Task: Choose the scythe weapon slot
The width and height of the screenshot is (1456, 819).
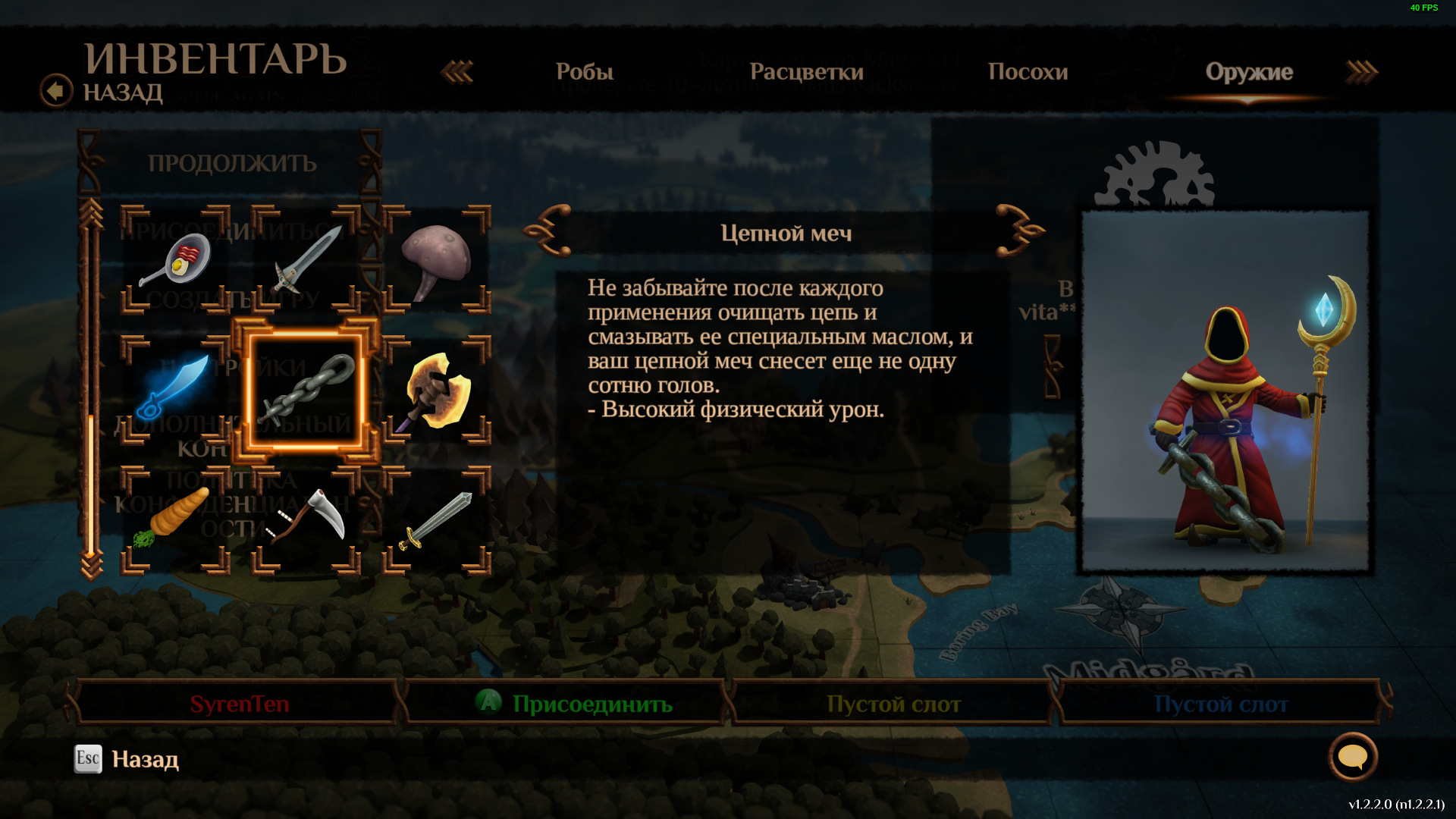Action: click(x=306, y=520)
